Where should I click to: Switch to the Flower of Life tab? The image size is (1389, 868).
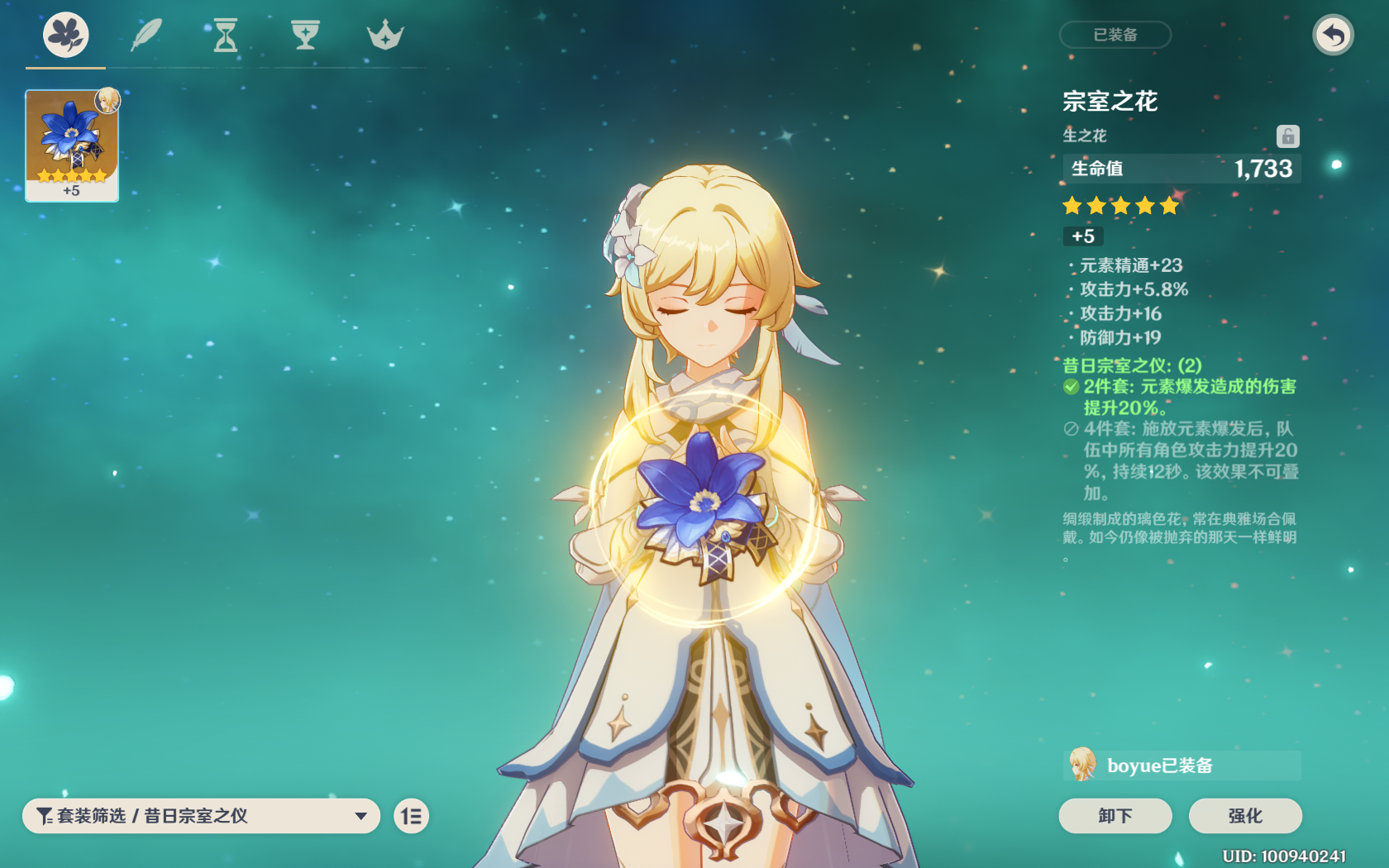(66, 35)
